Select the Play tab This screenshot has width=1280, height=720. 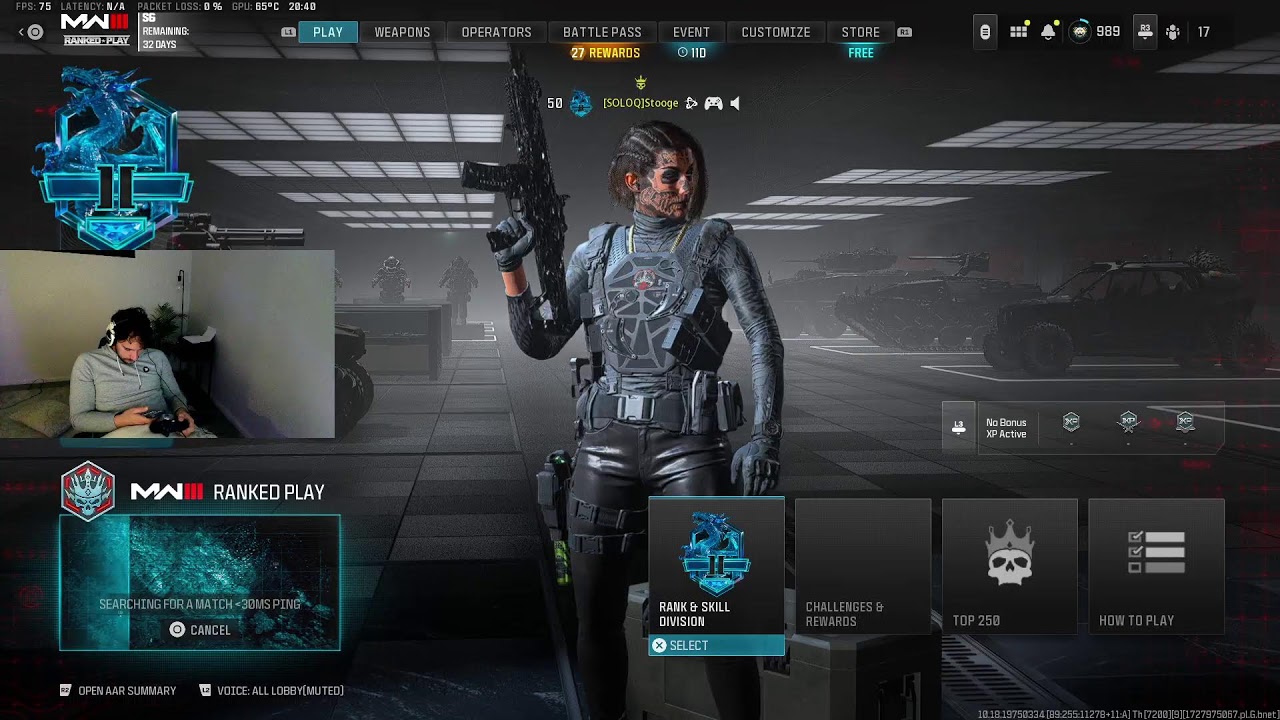(328, 32)
